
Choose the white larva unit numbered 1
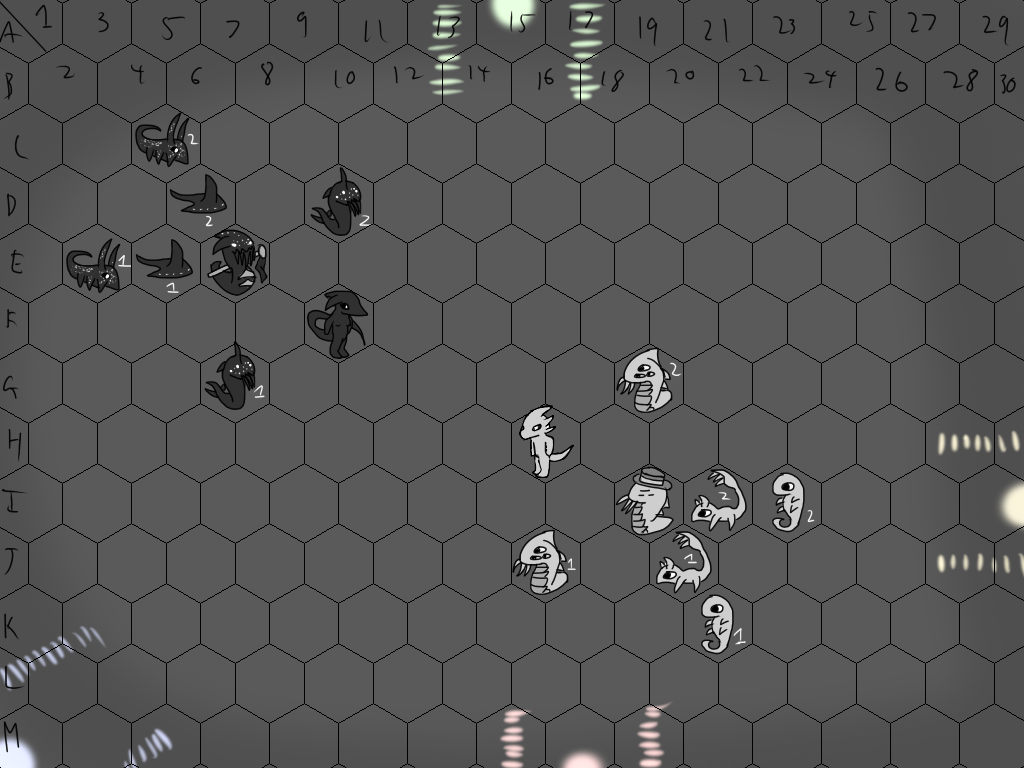(717, 624)
